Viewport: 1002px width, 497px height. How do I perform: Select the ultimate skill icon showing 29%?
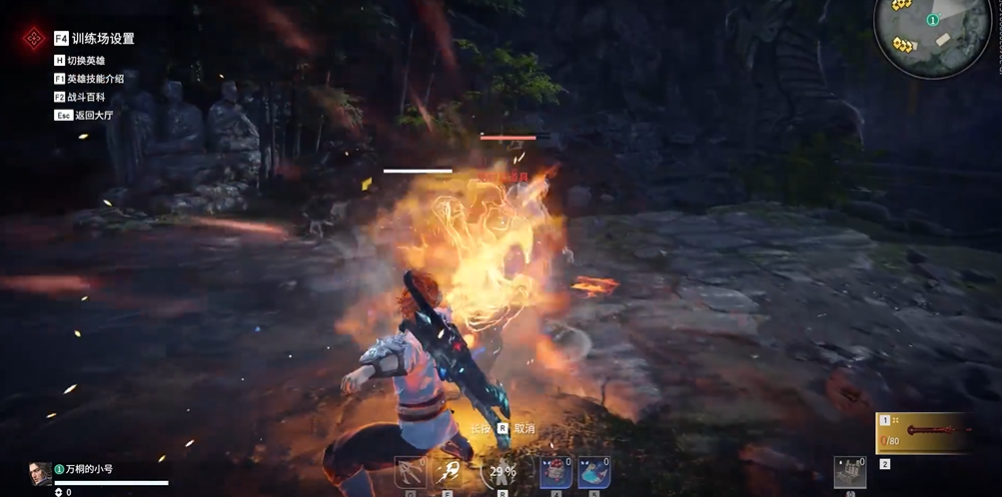coord(499,471)
